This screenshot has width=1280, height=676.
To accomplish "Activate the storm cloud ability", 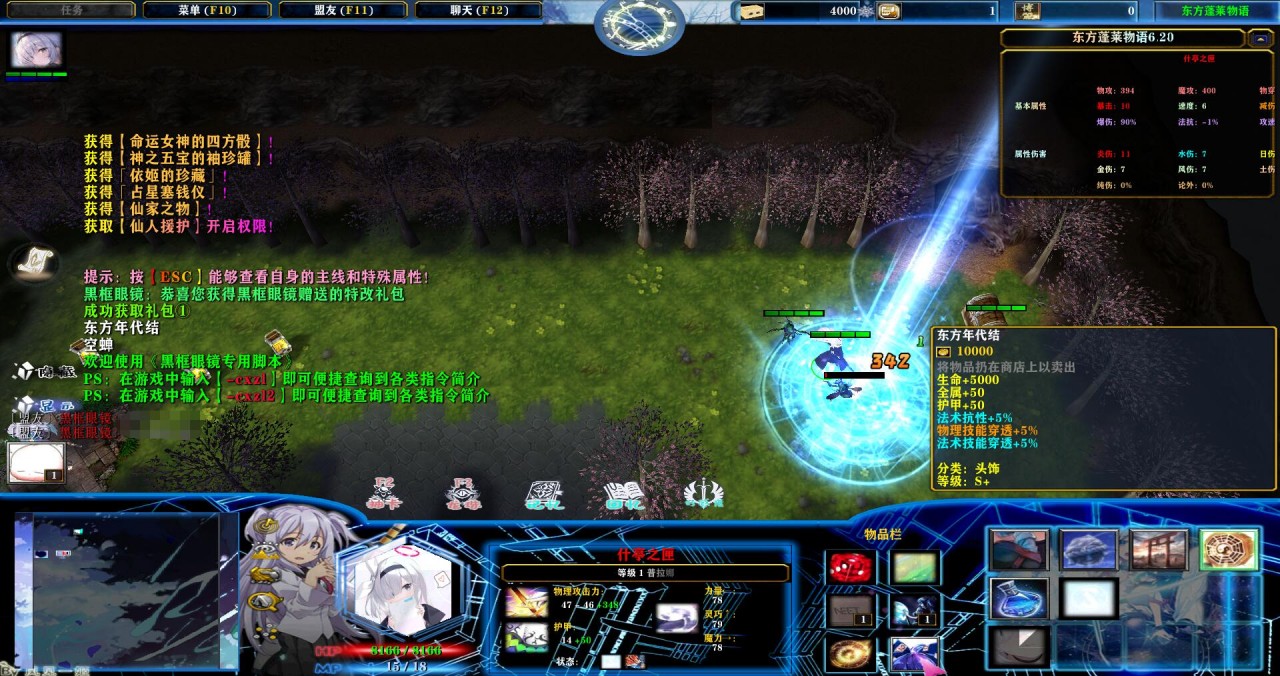I will tap(1089, 551).
